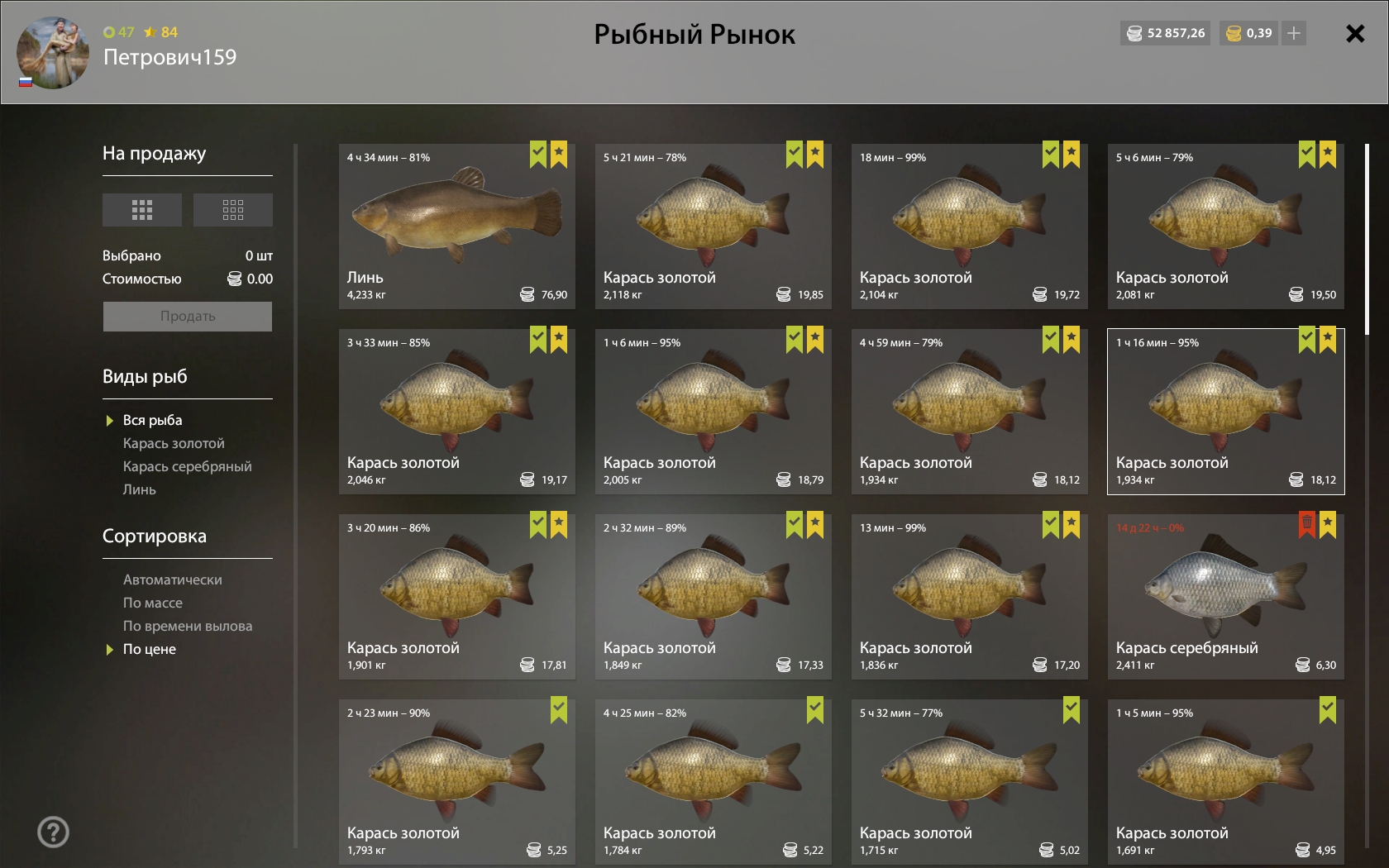This screenshot has width=1389, height=868.
Task: Pick the Карась золотой 2,118 кг card
Action: (713, 227)
